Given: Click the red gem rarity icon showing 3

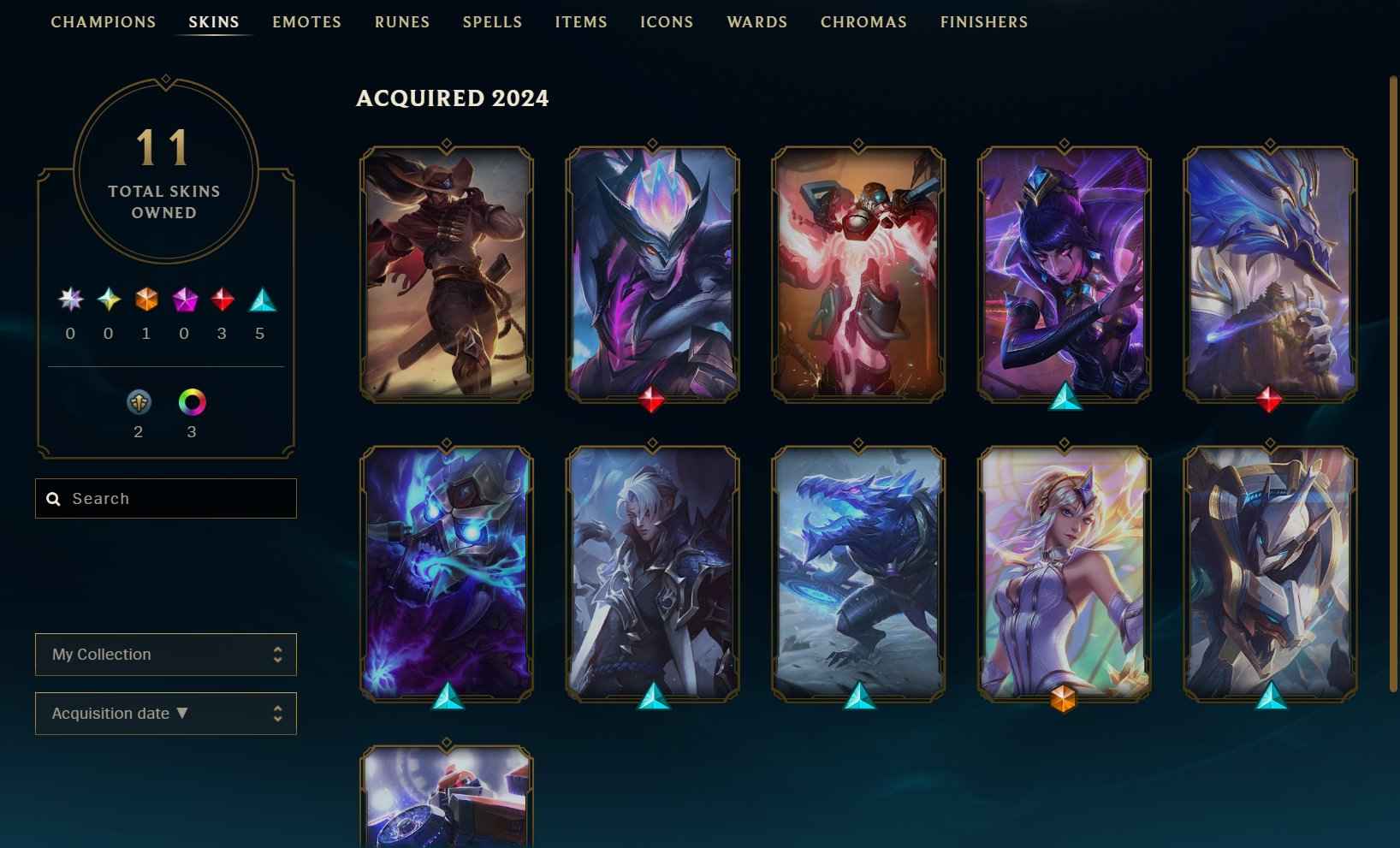Looking at the screenshot, I should 222,301.
